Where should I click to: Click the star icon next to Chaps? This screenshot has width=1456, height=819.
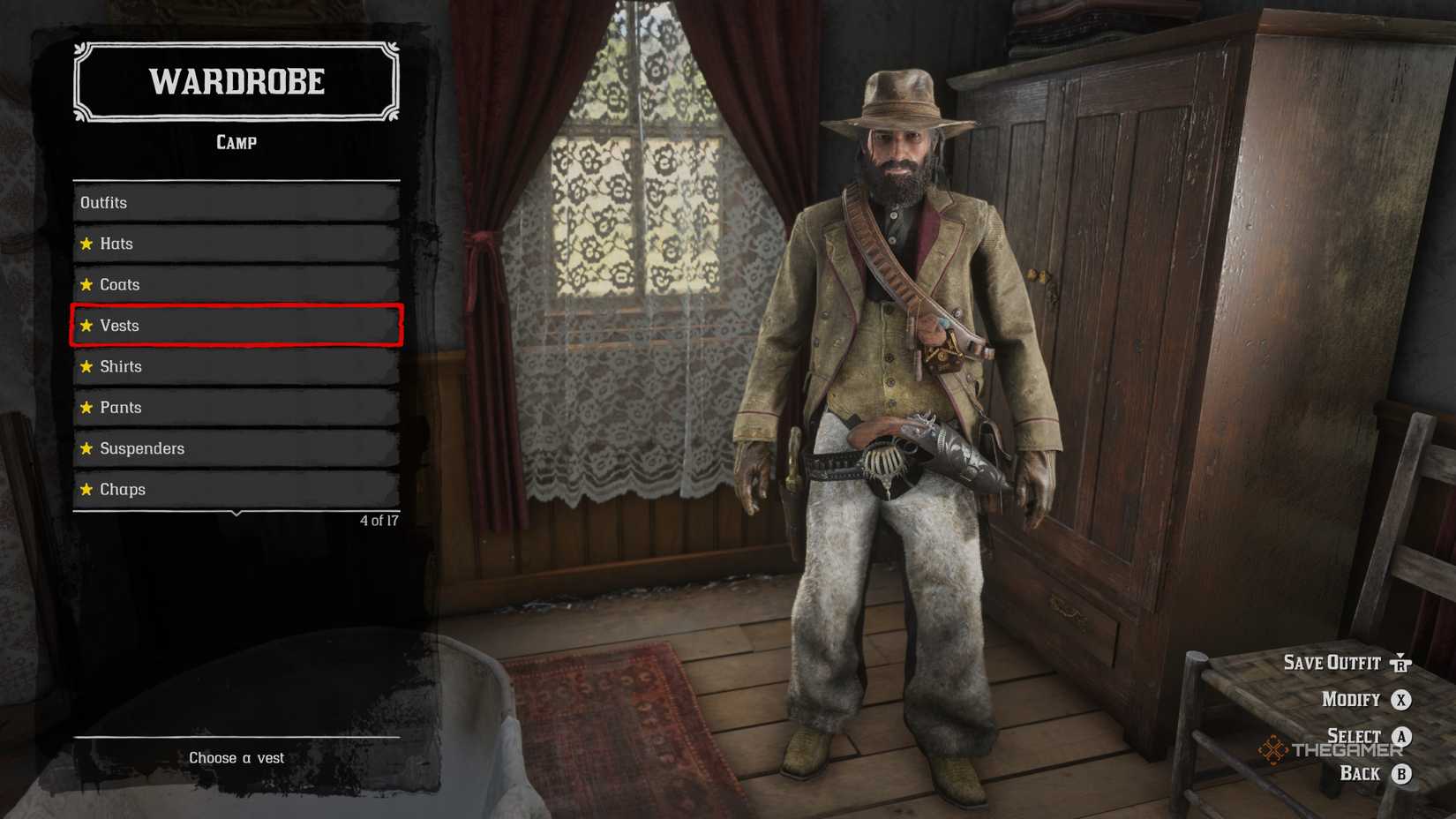[86, 489]
